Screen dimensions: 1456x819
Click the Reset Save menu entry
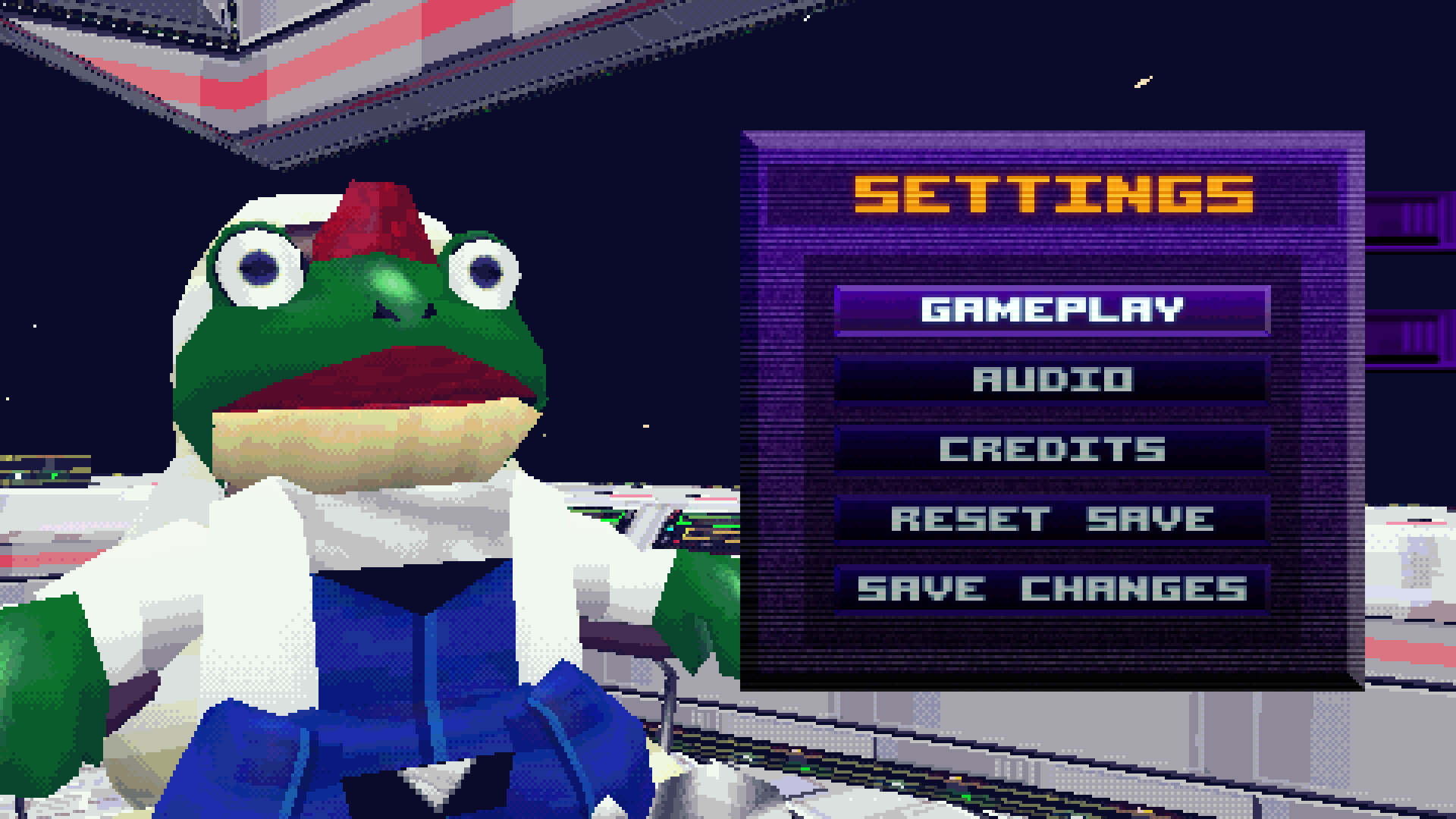click(x=1053, y=517)
